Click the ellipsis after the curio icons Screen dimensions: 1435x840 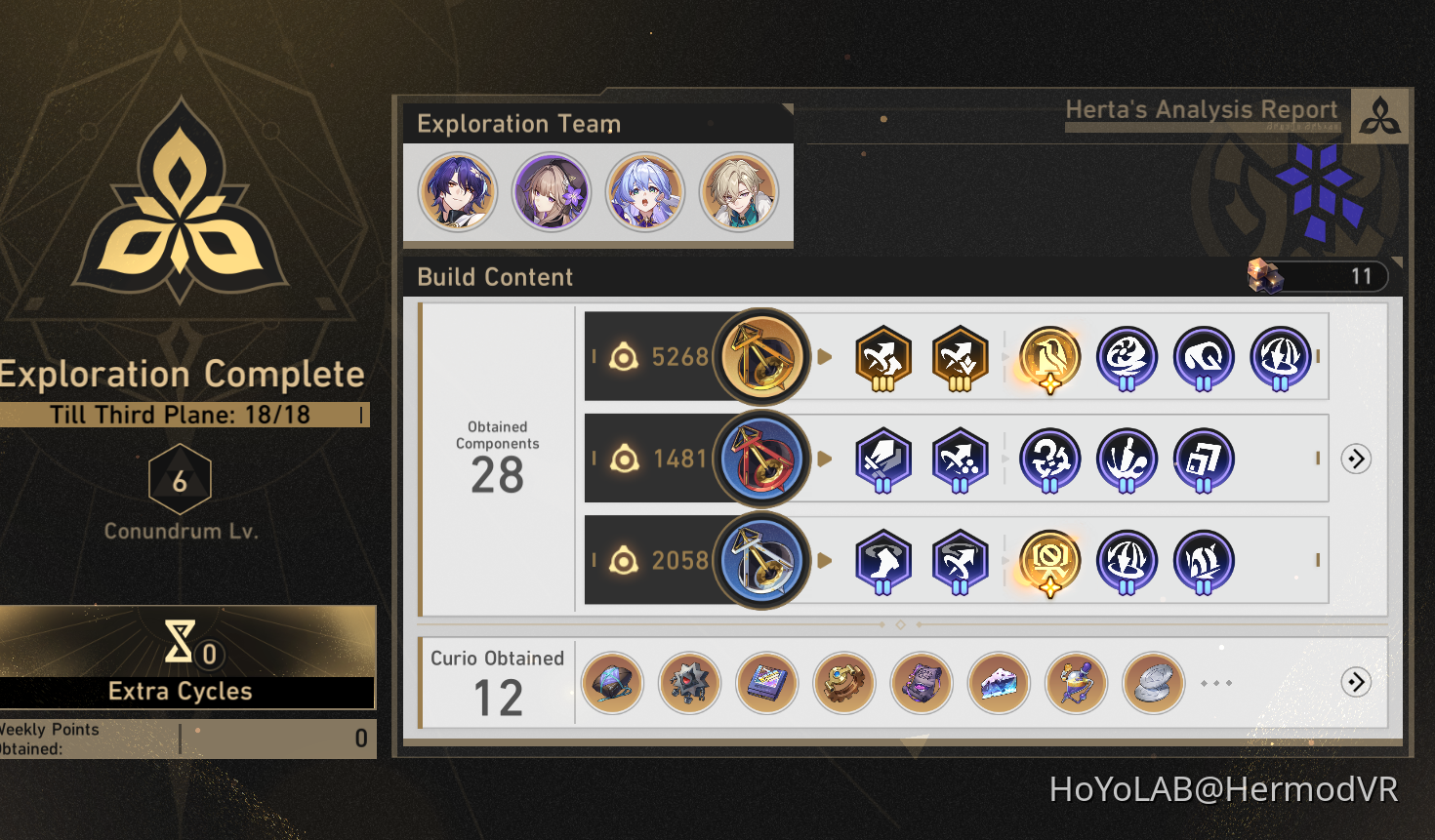tap(1216, 683)
